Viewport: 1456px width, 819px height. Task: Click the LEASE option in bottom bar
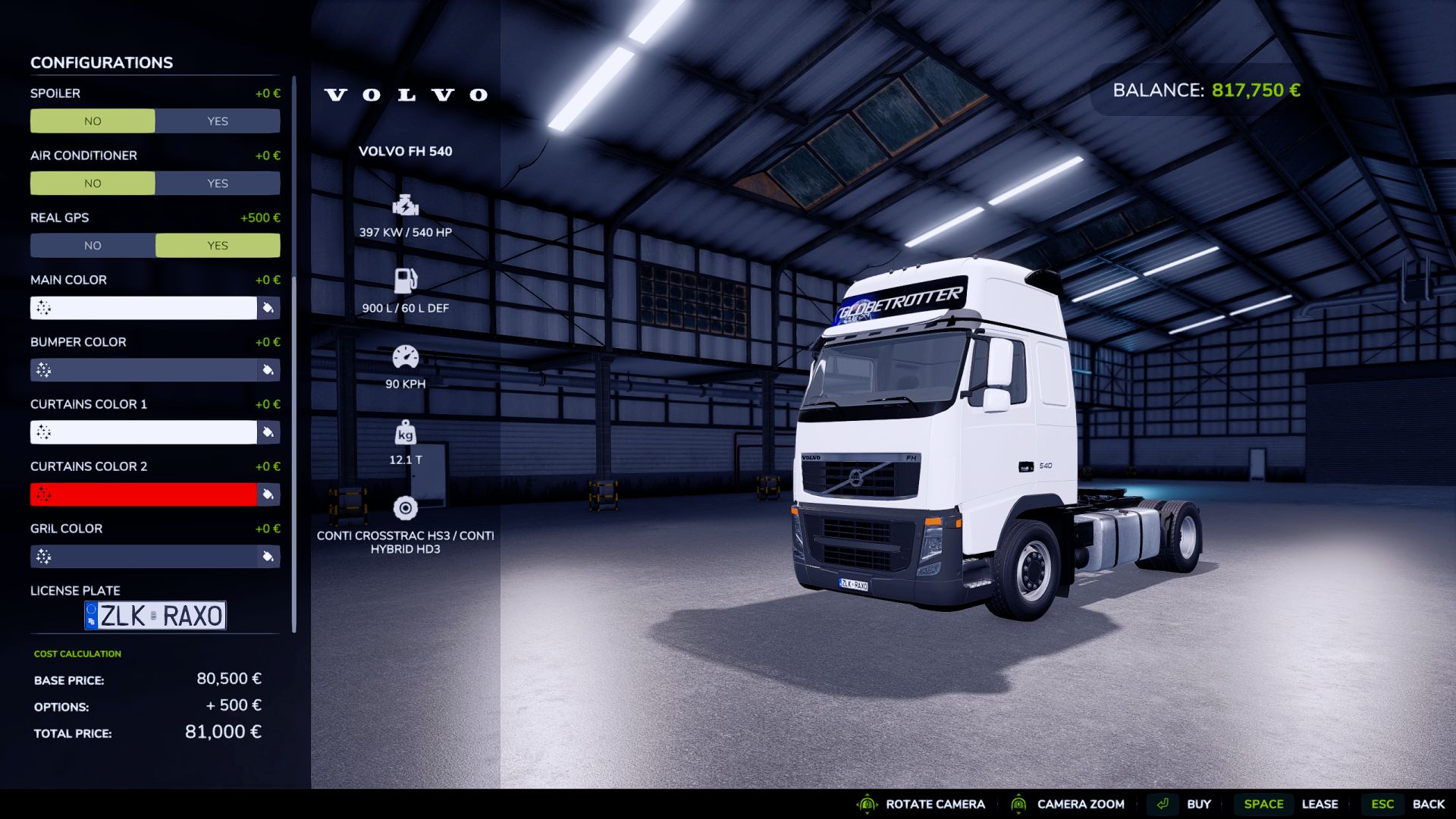tap(1320, 804)
